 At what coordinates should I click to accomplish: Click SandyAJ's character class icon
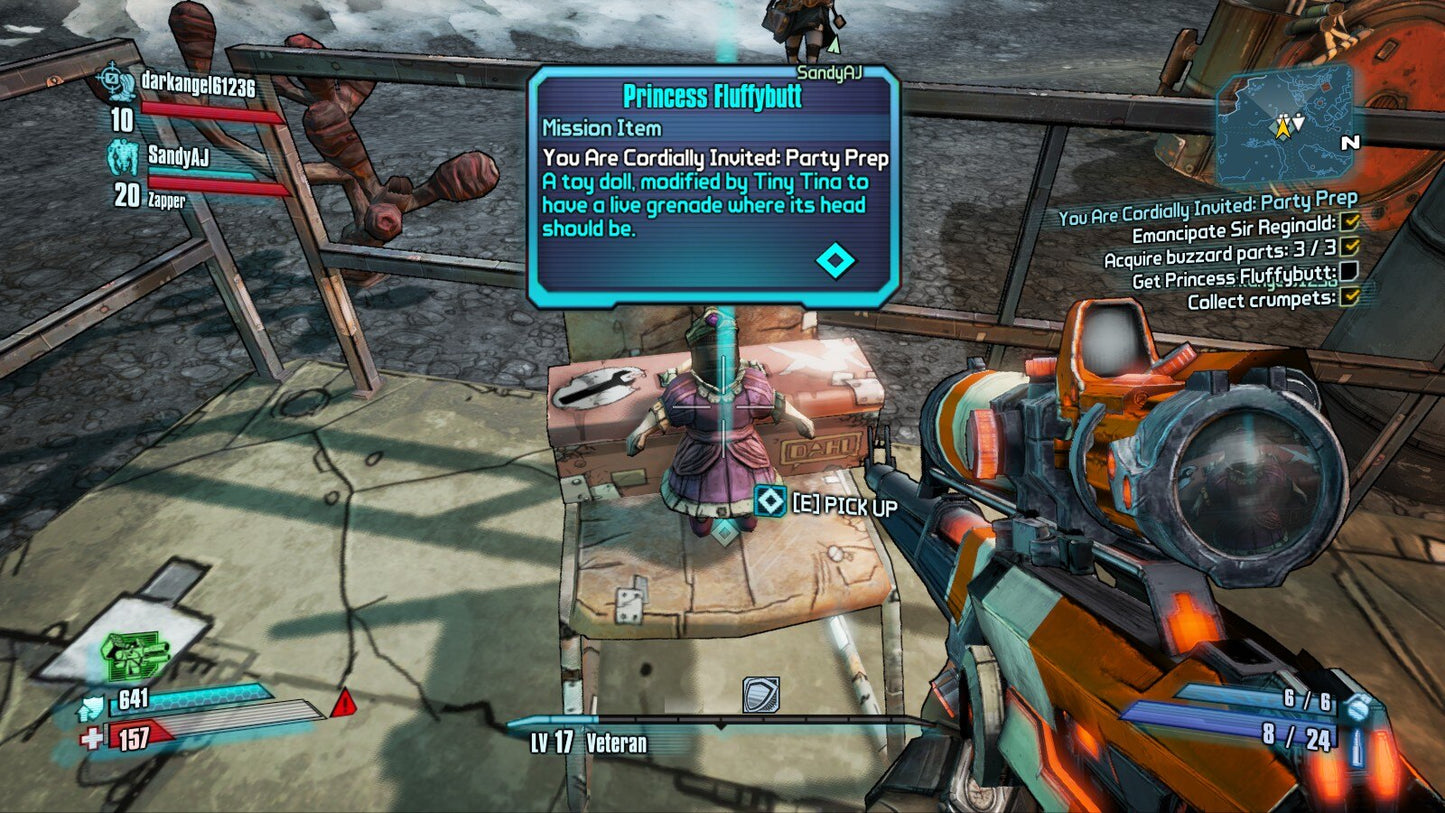122,156
